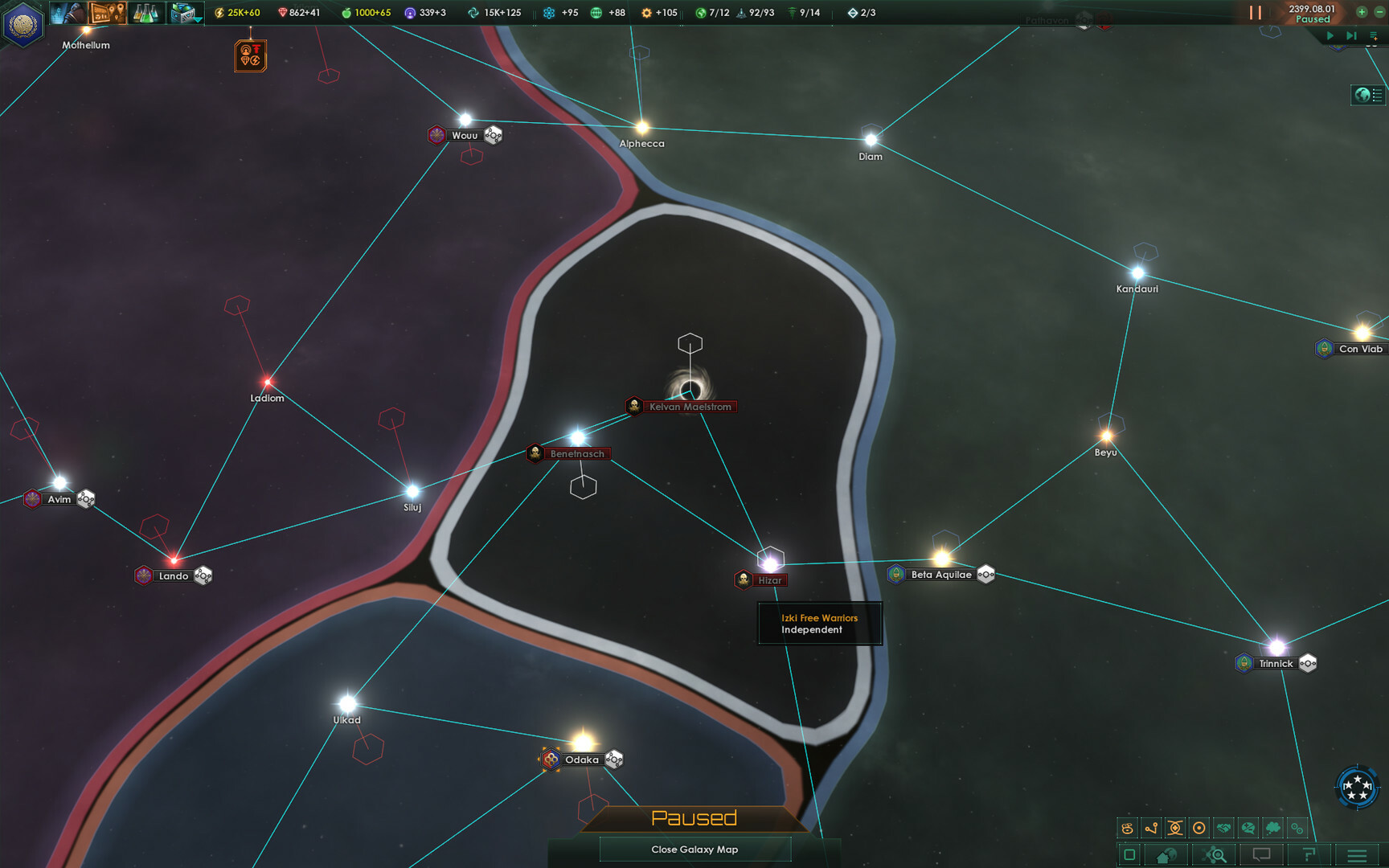This screenshot has height=868, width=1389.
Task: Toggle the globe overlay near the minimap
Action: pyautogui.click(x=1361, y=95)
